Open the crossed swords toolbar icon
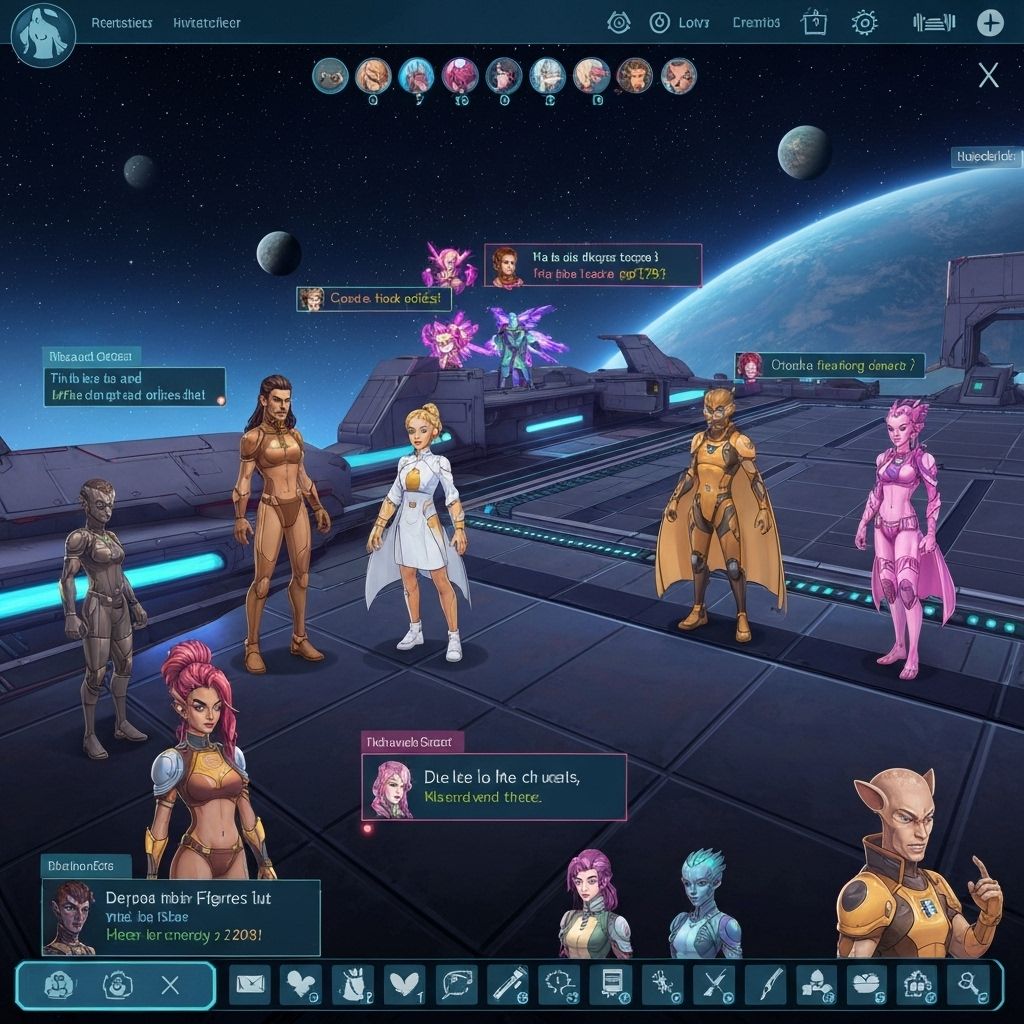The image size is (1024, 1024). [714, 985]
